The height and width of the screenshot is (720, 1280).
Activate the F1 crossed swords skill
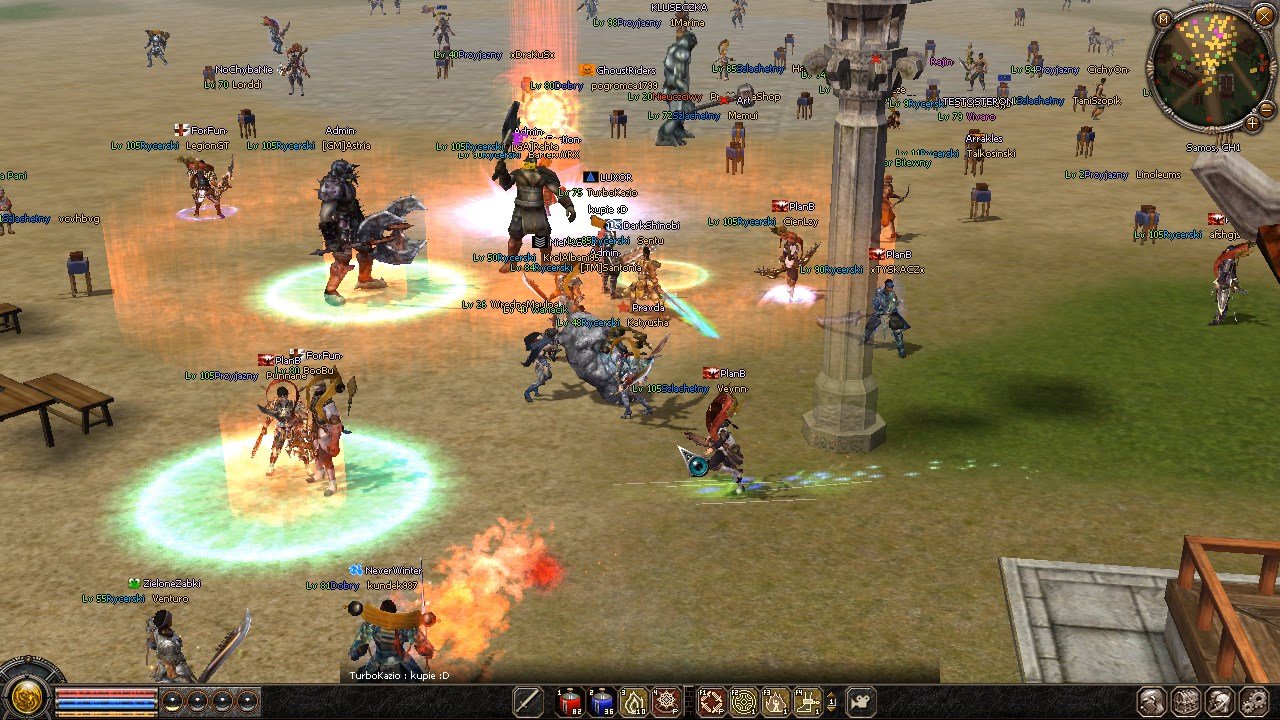click(711, 702)
